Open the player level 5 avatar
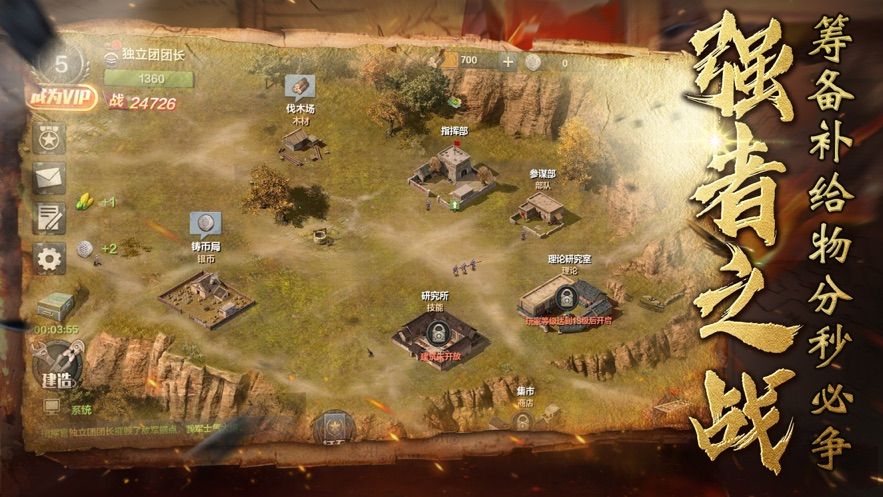883x497 pixels. 62,63
